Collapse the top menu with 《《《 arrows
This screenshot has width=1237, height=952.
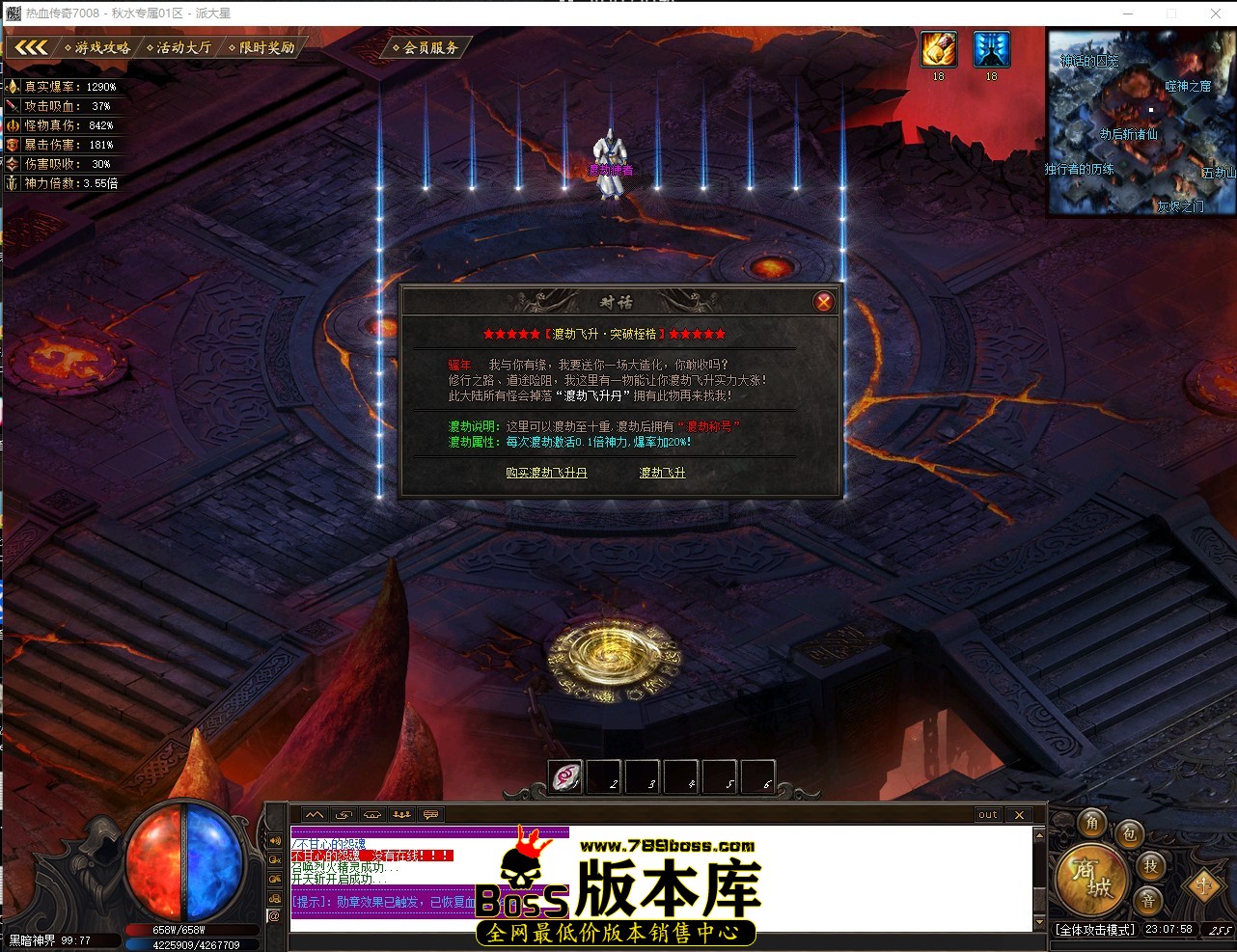[30, 45]
